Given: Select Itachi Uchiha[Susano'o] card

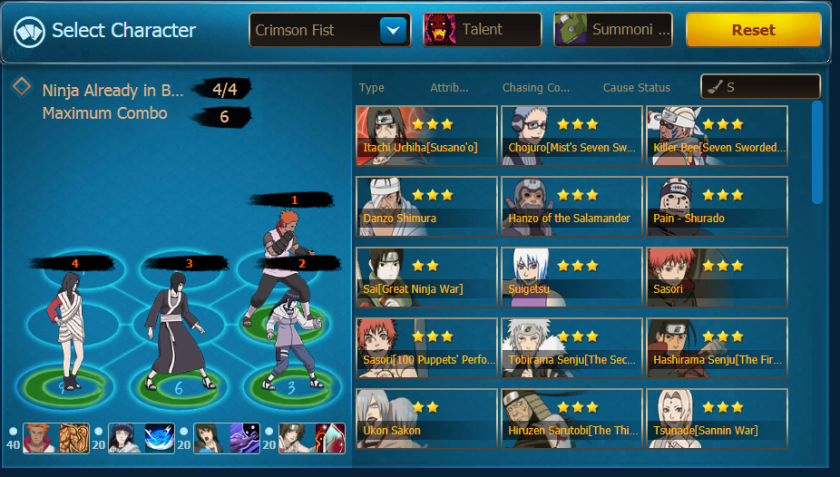Looking at the screenshot, I should point(426,136).
